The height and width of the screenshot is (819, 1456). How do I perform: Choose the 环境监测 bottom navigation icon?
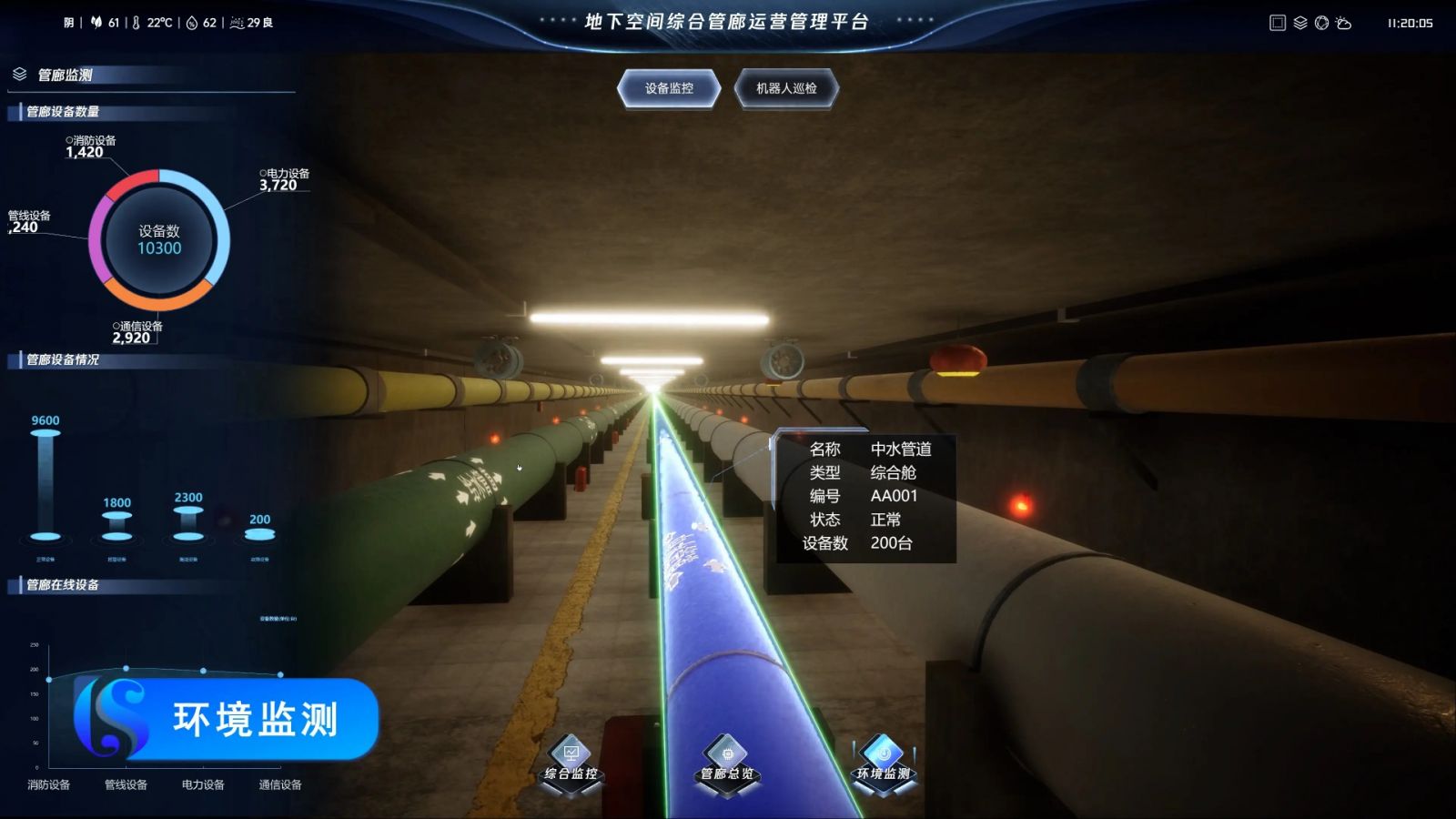[883, 761]
